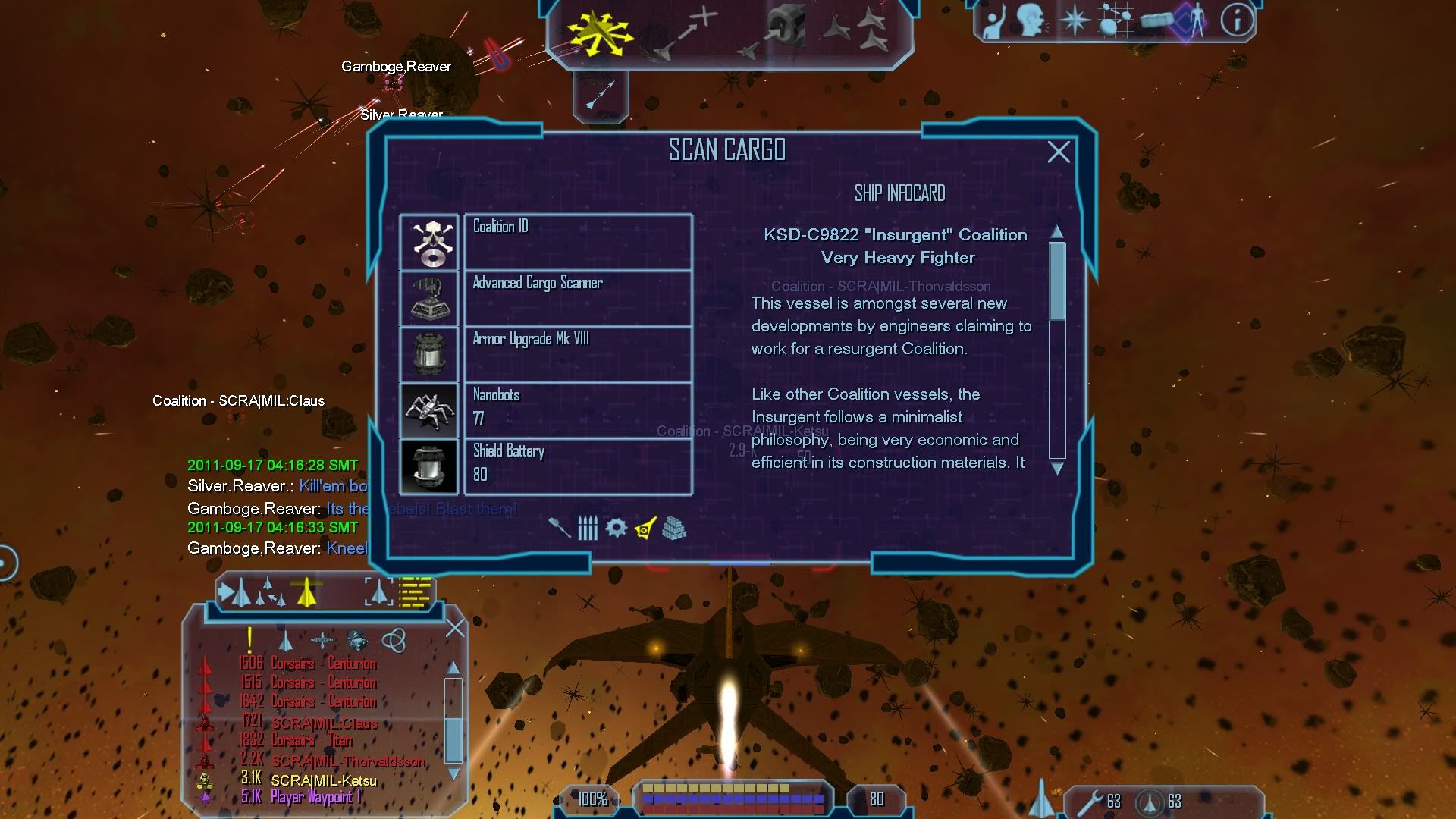1456x819 pixels.
Task: Use nanobots wrench repair icon
Action: pyautogui.click(x=1094, y=802)
